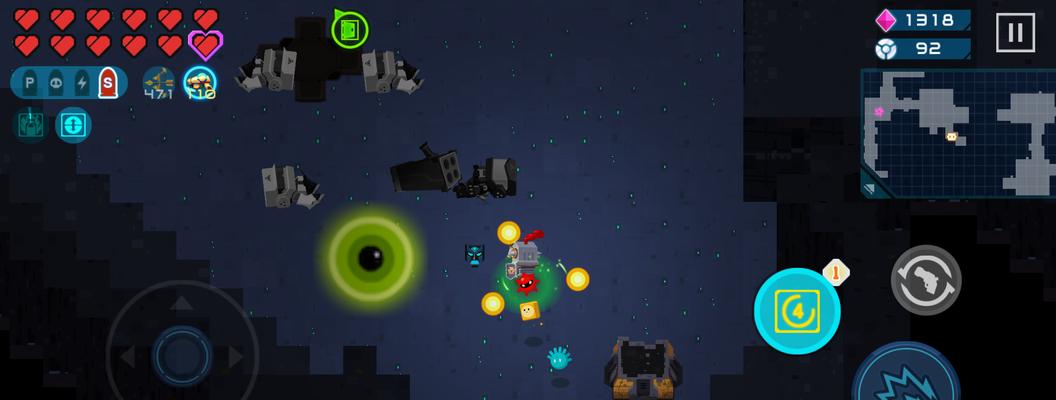Tap the green exit door marker
The image size is (1056, 400).
(349, 30)
